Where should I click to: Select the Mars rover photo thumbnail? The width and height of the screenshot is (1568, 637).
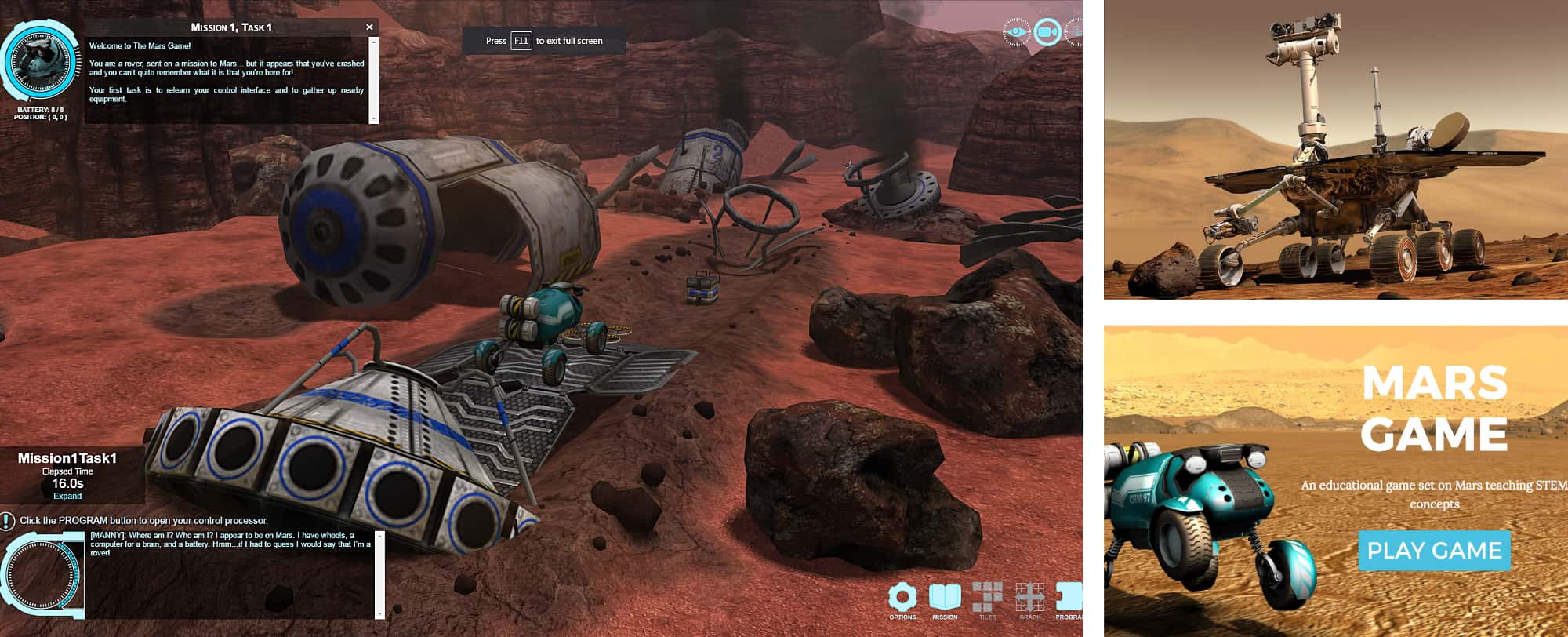[x=1336, y=149]
